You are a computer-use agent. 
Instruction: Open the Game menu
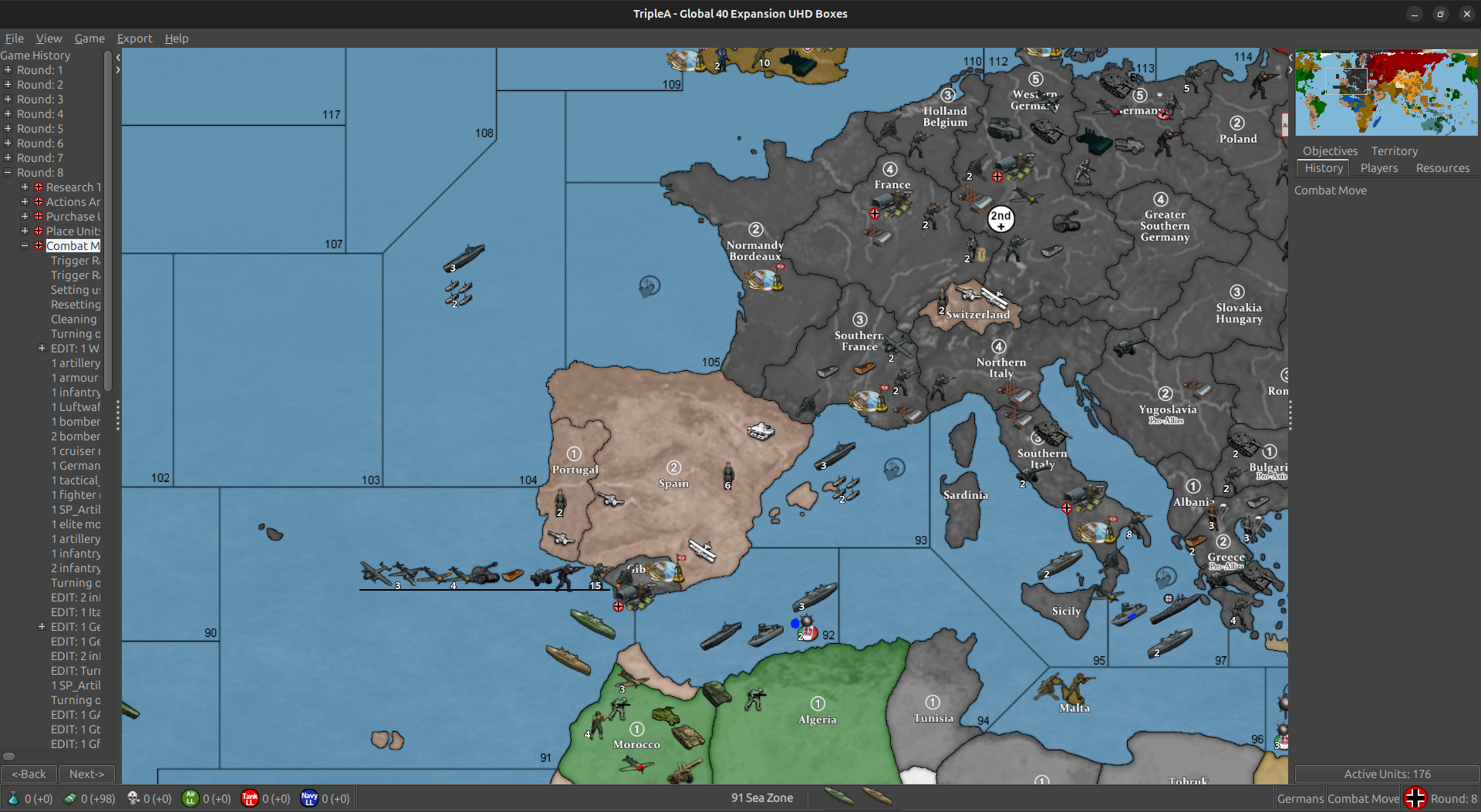pos(89,39)
